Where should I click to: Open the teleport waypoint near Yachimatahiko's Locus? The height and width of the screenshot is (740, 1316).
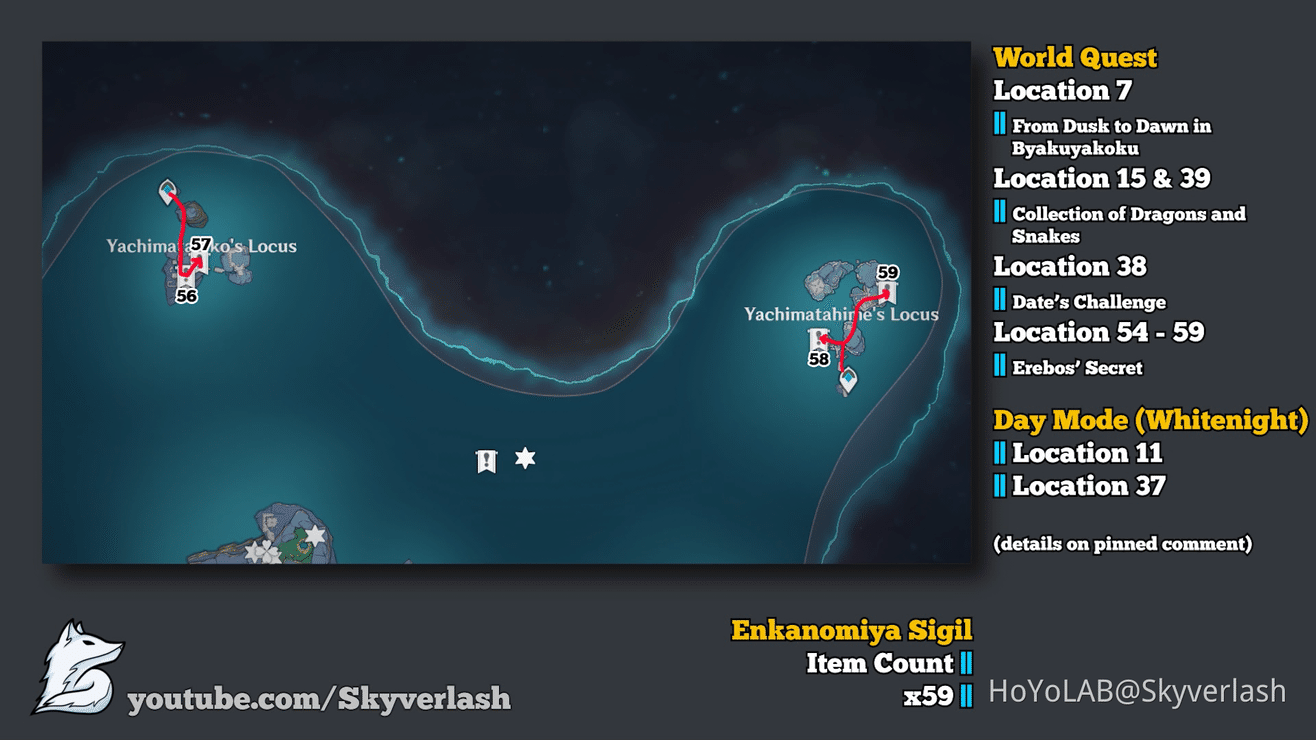point(165,190)
